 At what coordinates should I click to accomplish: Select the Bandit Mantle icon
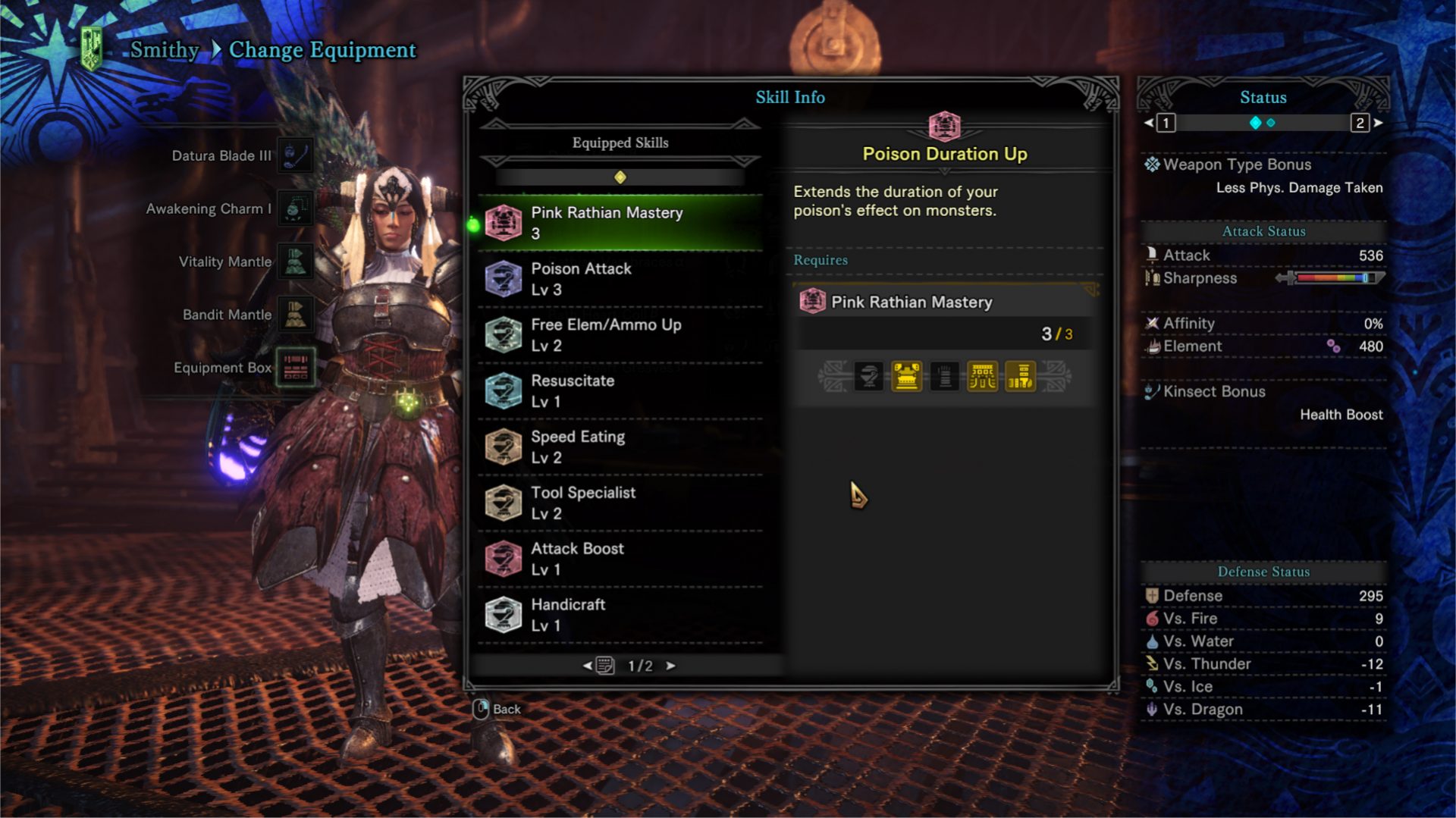[295, 315]
